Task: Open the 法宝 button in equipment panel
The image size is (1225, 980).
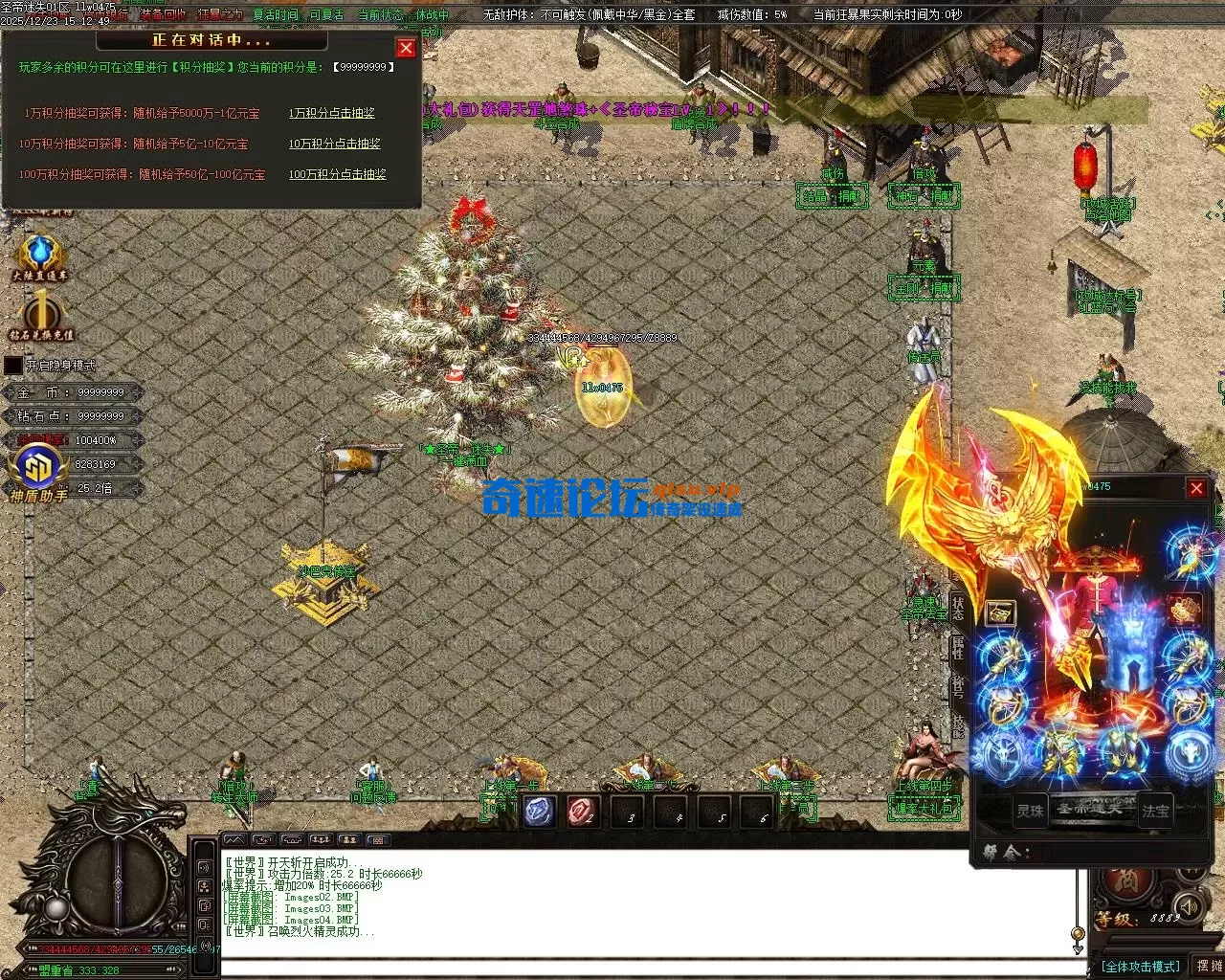Action: 1155,811
